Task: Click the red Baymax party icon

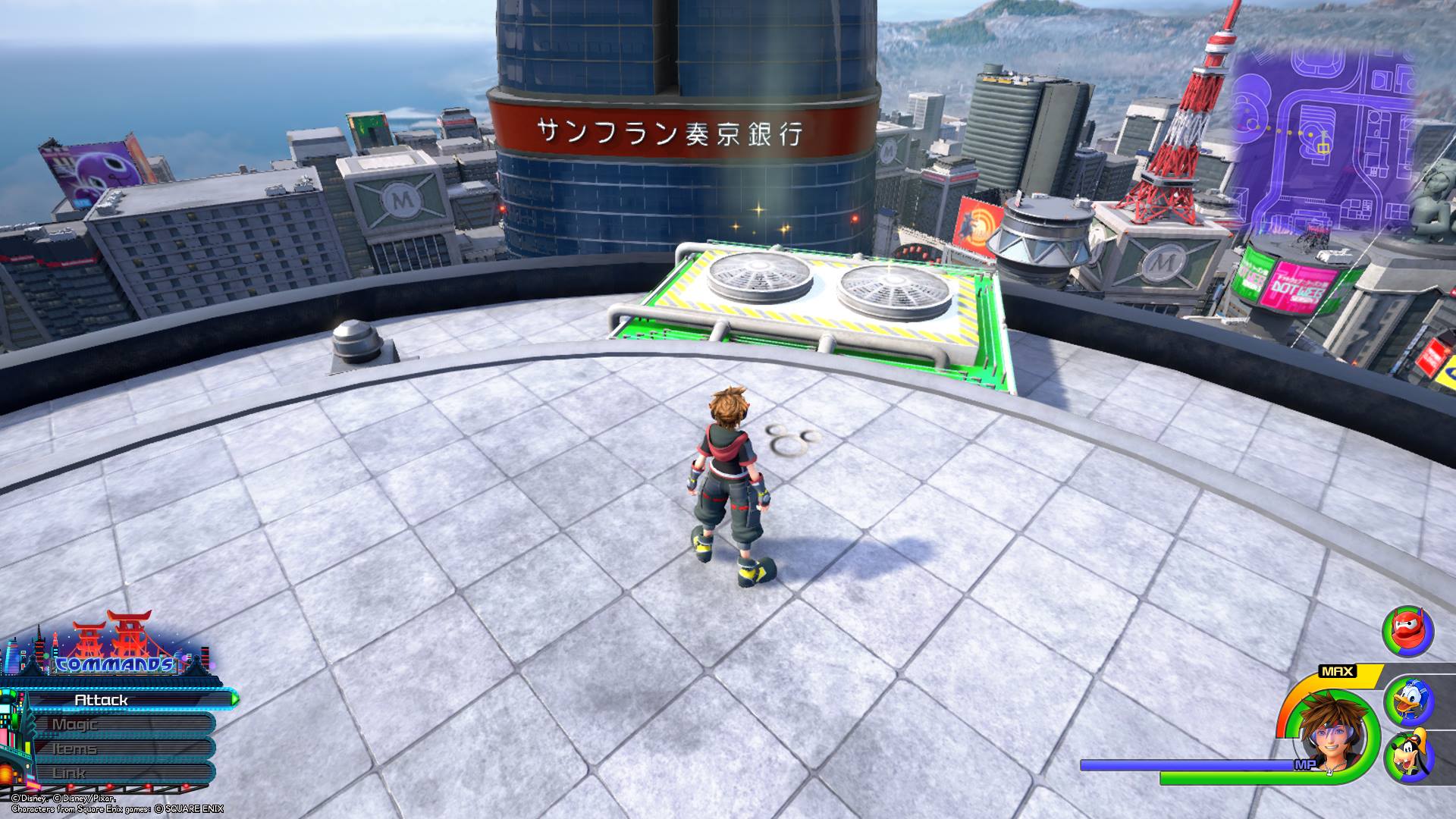Action: (1407, 632)
